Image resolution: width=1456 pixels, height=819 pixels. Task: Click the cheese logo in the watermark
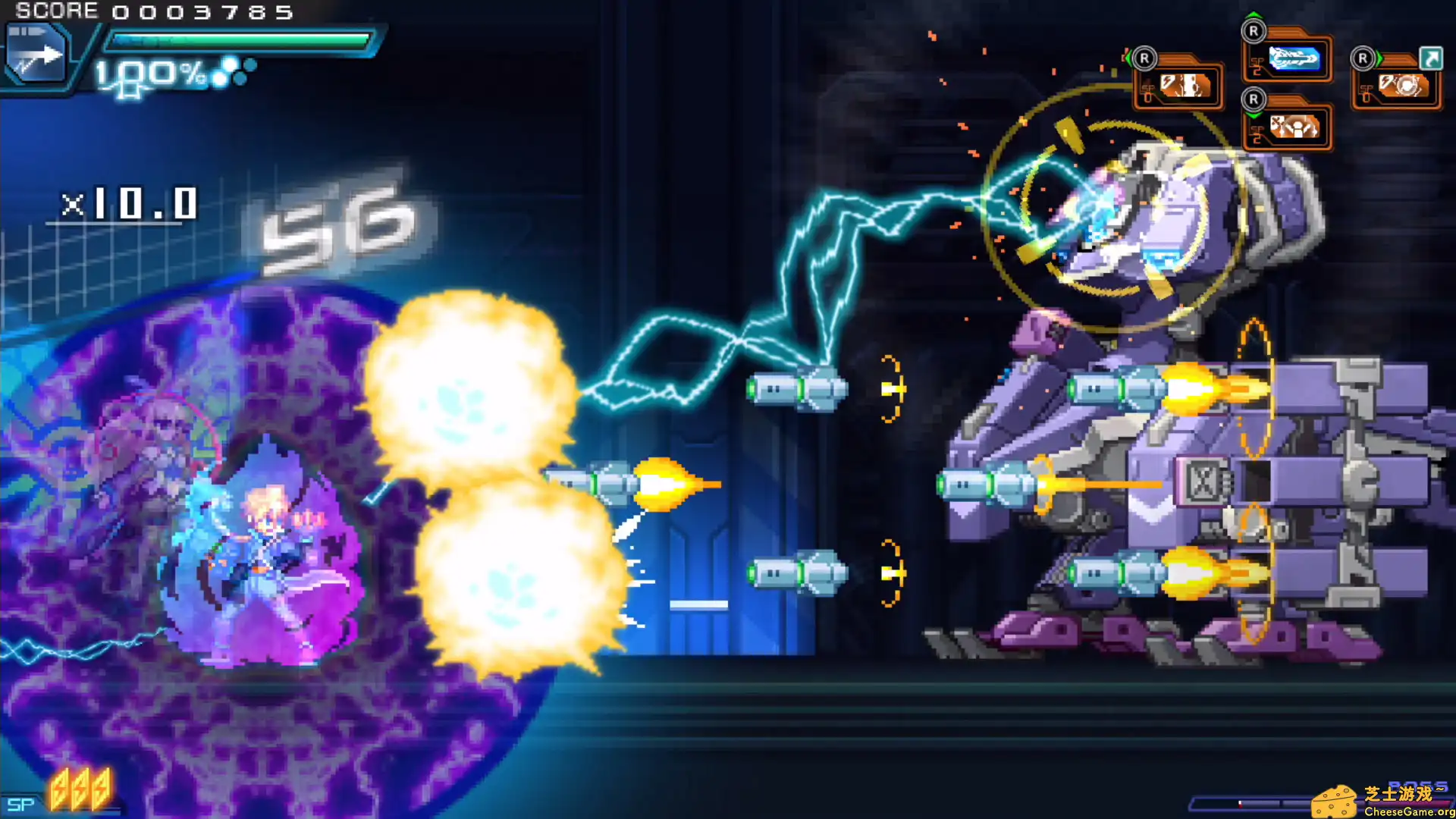pos(1335,802)
